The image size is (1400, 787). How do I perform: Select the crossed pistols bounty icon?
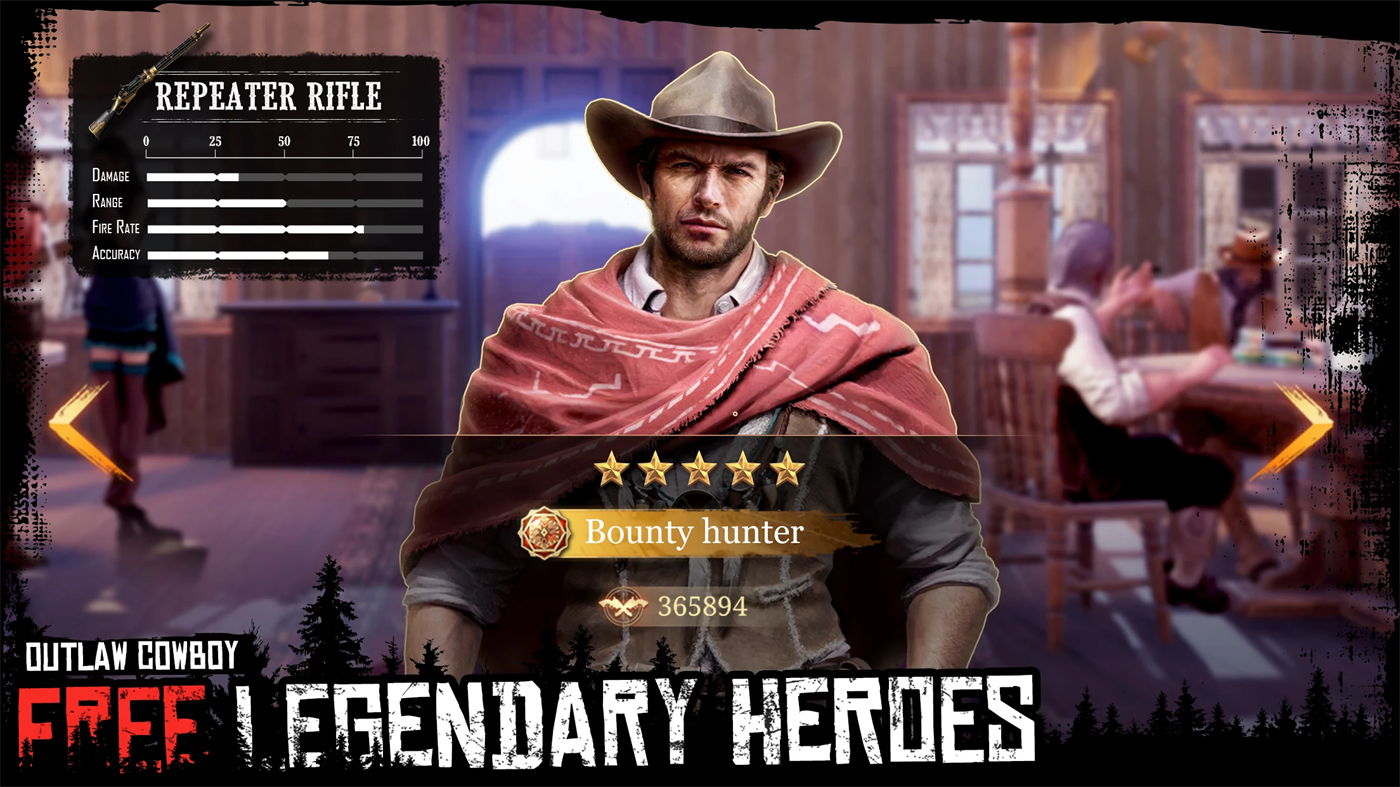pos(625,606)
